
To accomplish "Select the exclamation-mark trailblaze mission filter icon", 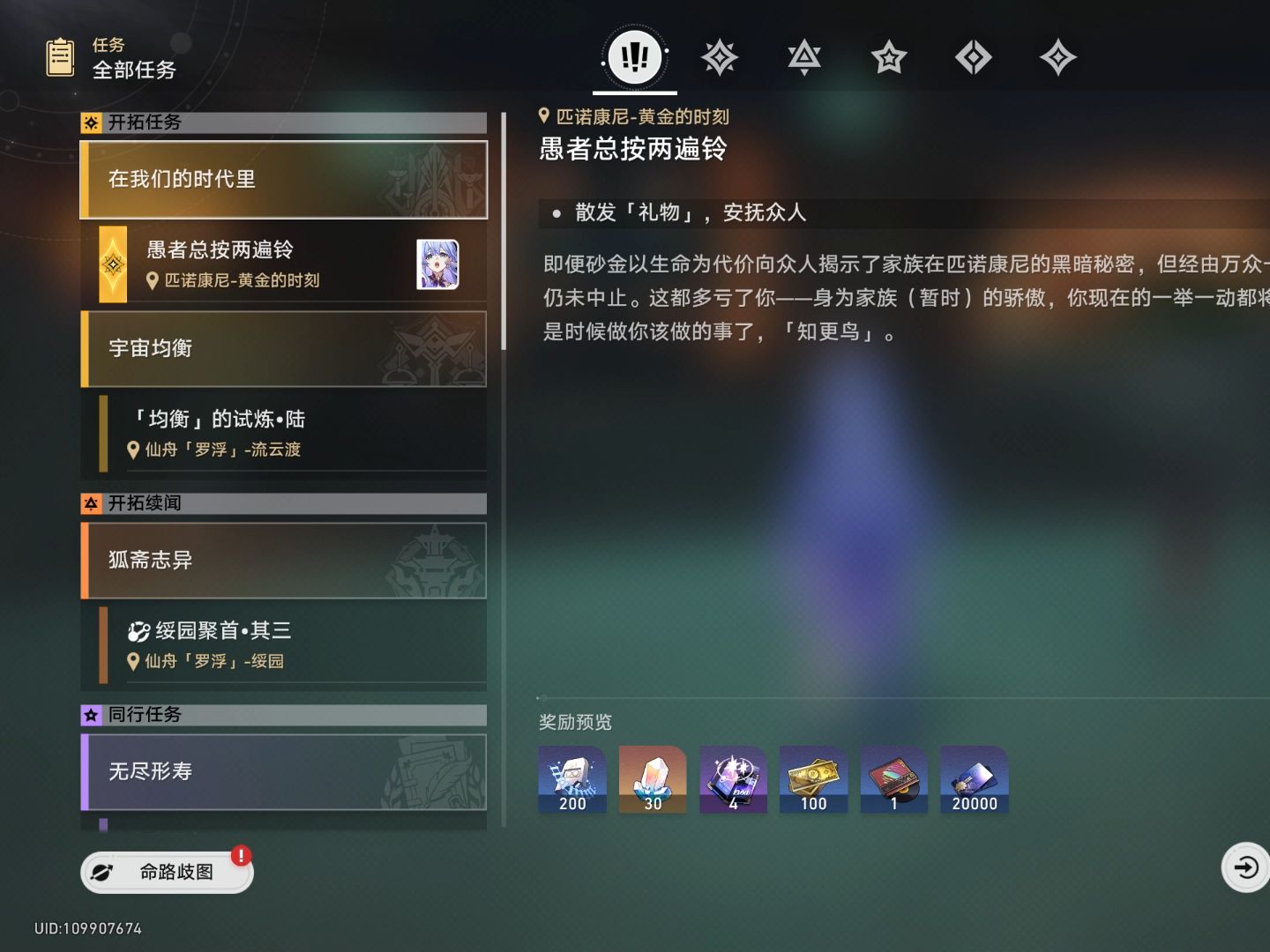I will coord(633,56).
